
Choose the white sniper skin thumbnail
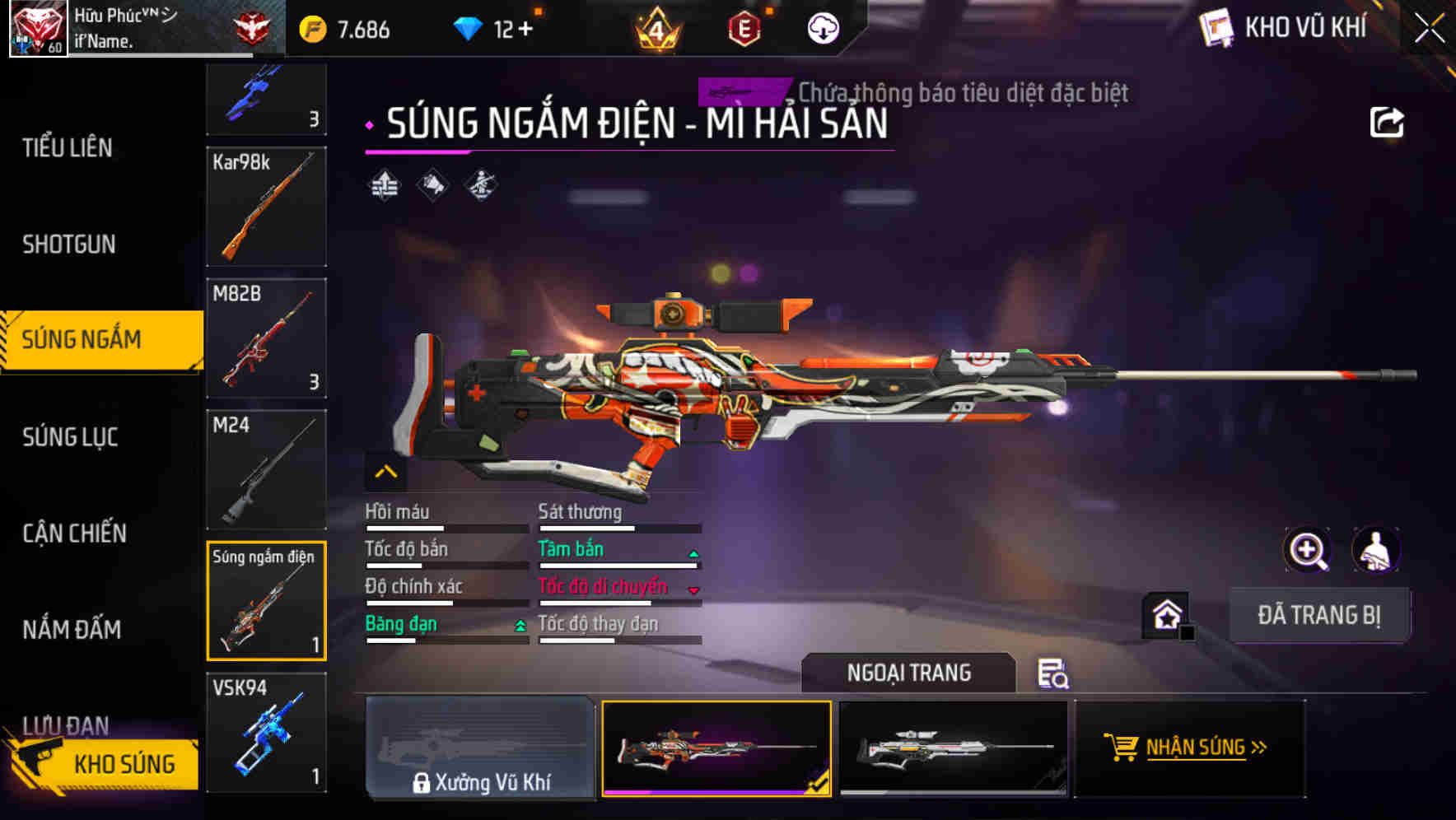(x=953, y=748)
